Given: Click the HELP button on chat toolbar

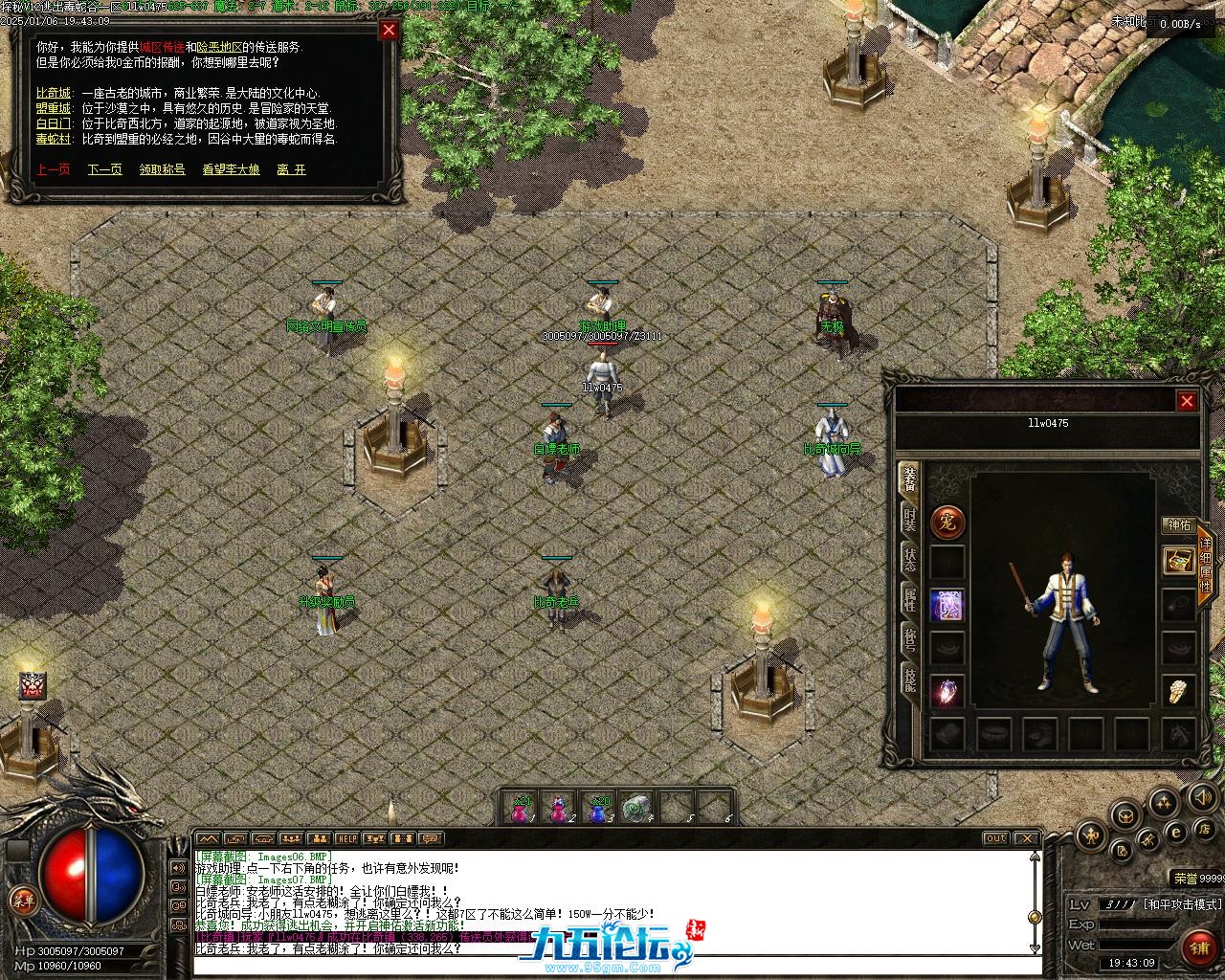Looking at the screenshot, I should (347, 838).
